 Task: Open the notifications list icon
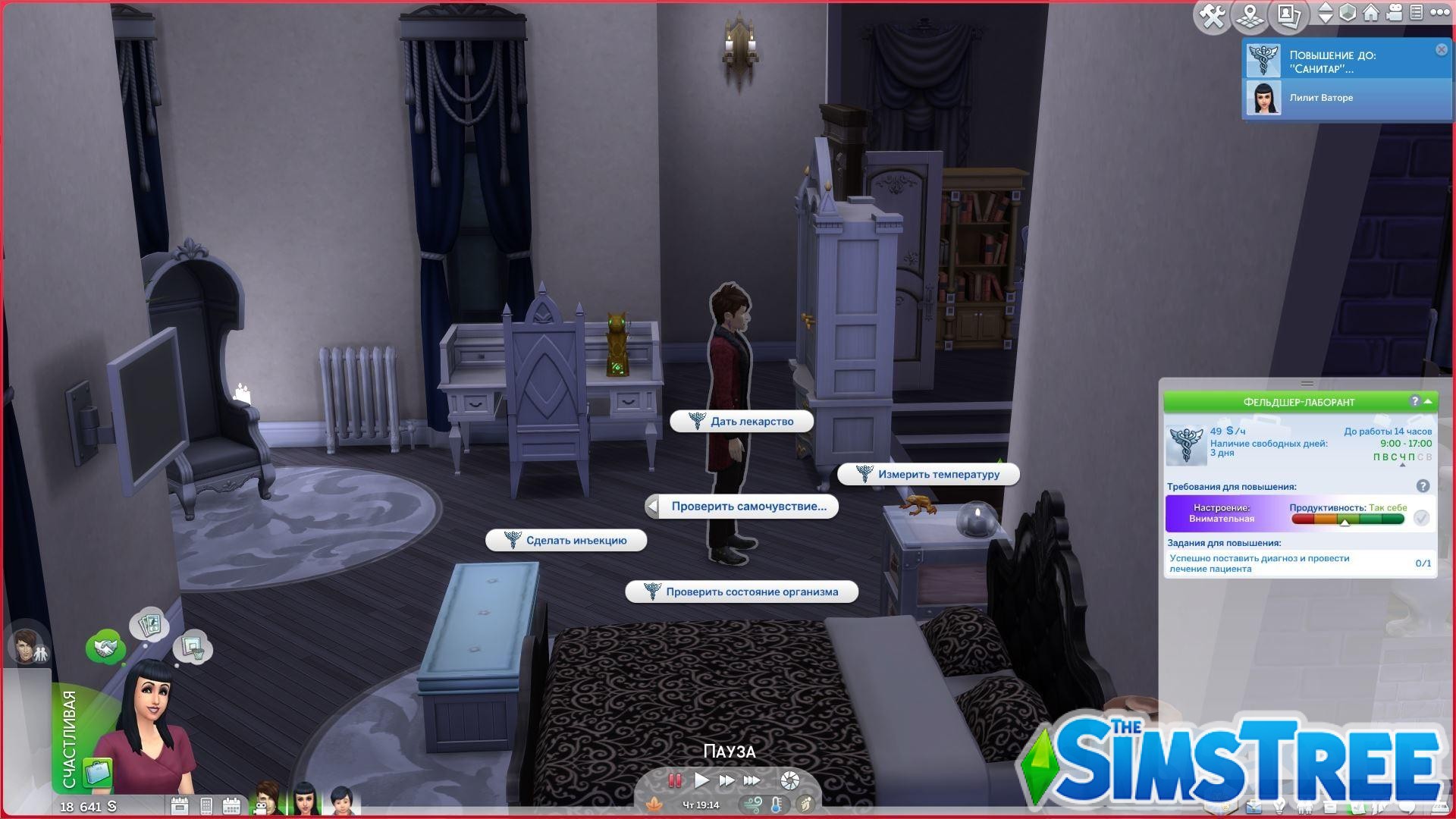pos(1417,13)
